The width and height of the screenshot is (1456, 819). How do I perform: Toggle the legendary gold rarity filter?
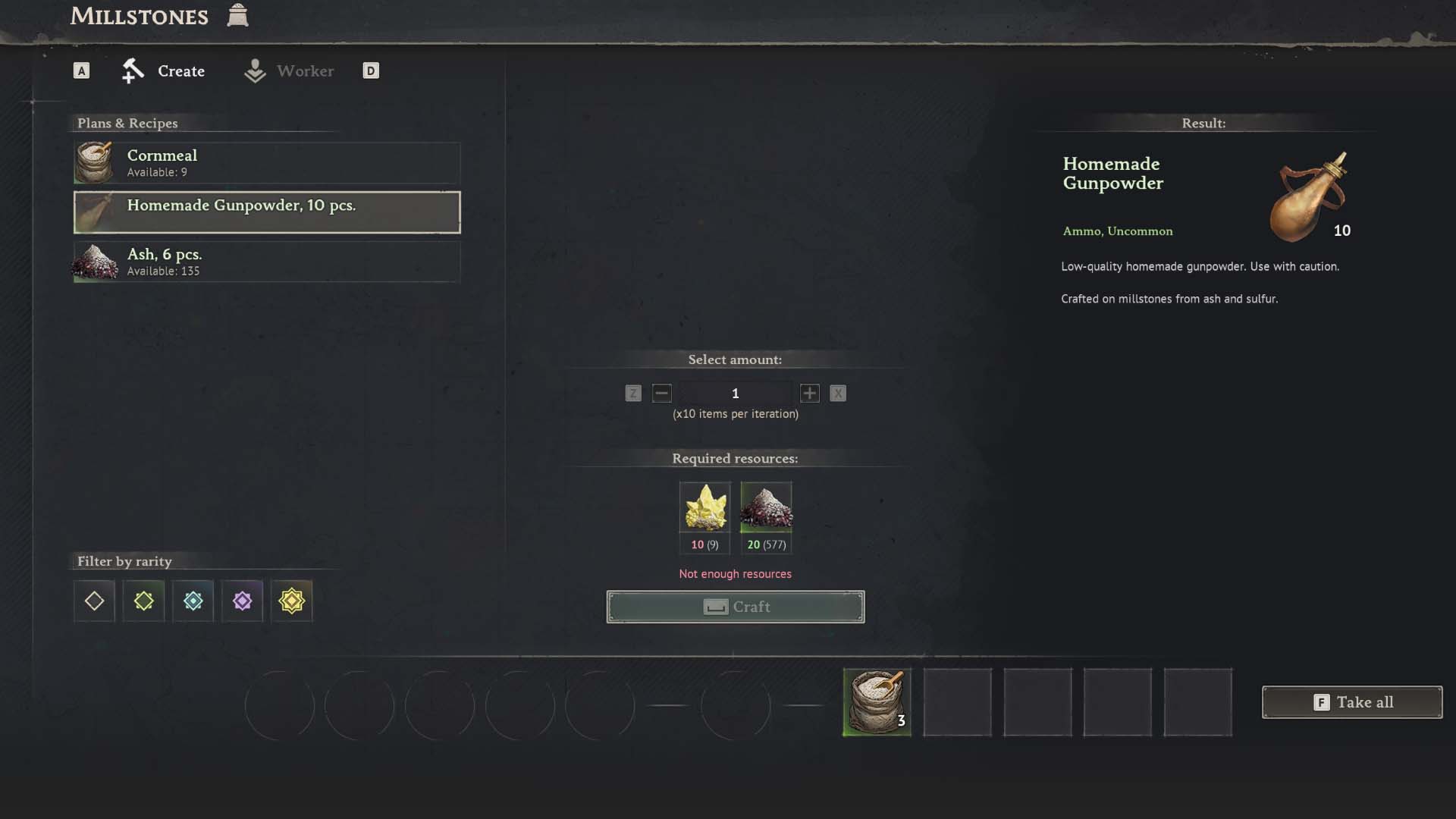point(292,601)
